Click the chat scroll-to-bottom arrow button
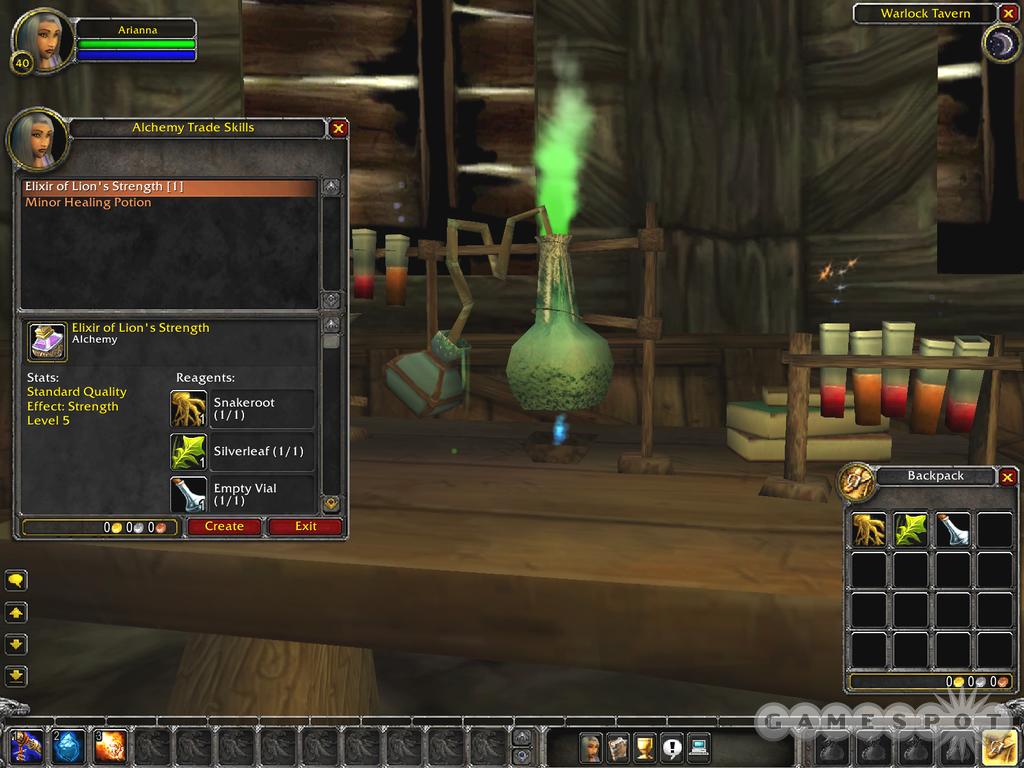 [x=16, y=675]
